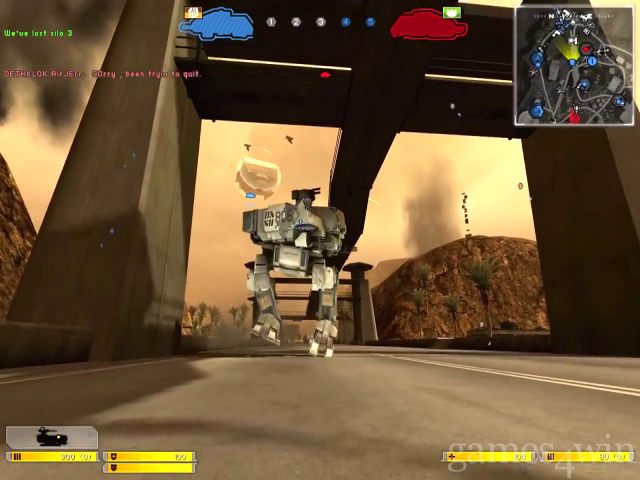Click the silo 1 status marker
The width and height of the screenshot is (640, 480).
(x=271, y=22)
